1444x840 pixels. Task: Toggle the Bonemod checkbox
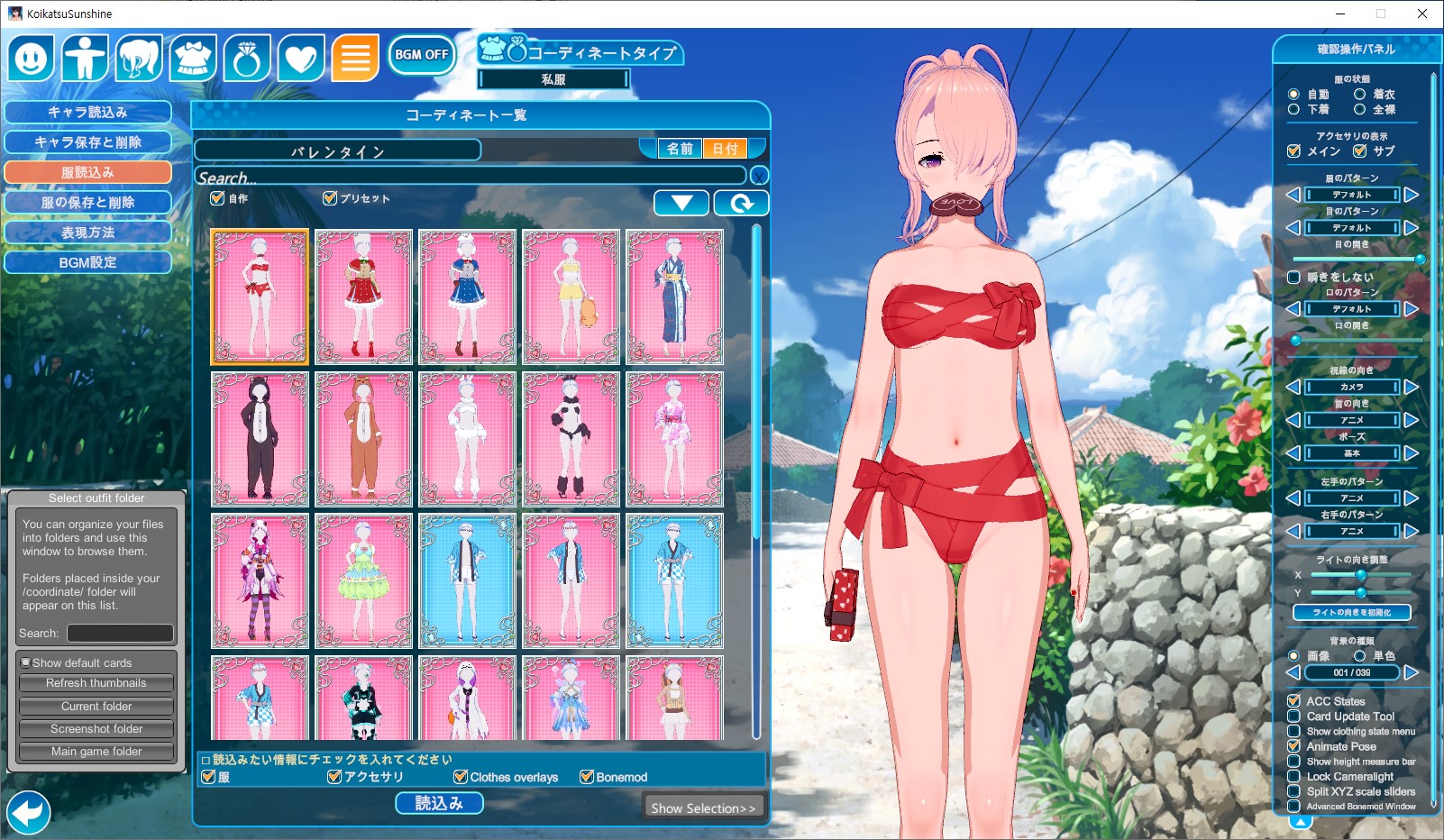[x=588, y=777]
